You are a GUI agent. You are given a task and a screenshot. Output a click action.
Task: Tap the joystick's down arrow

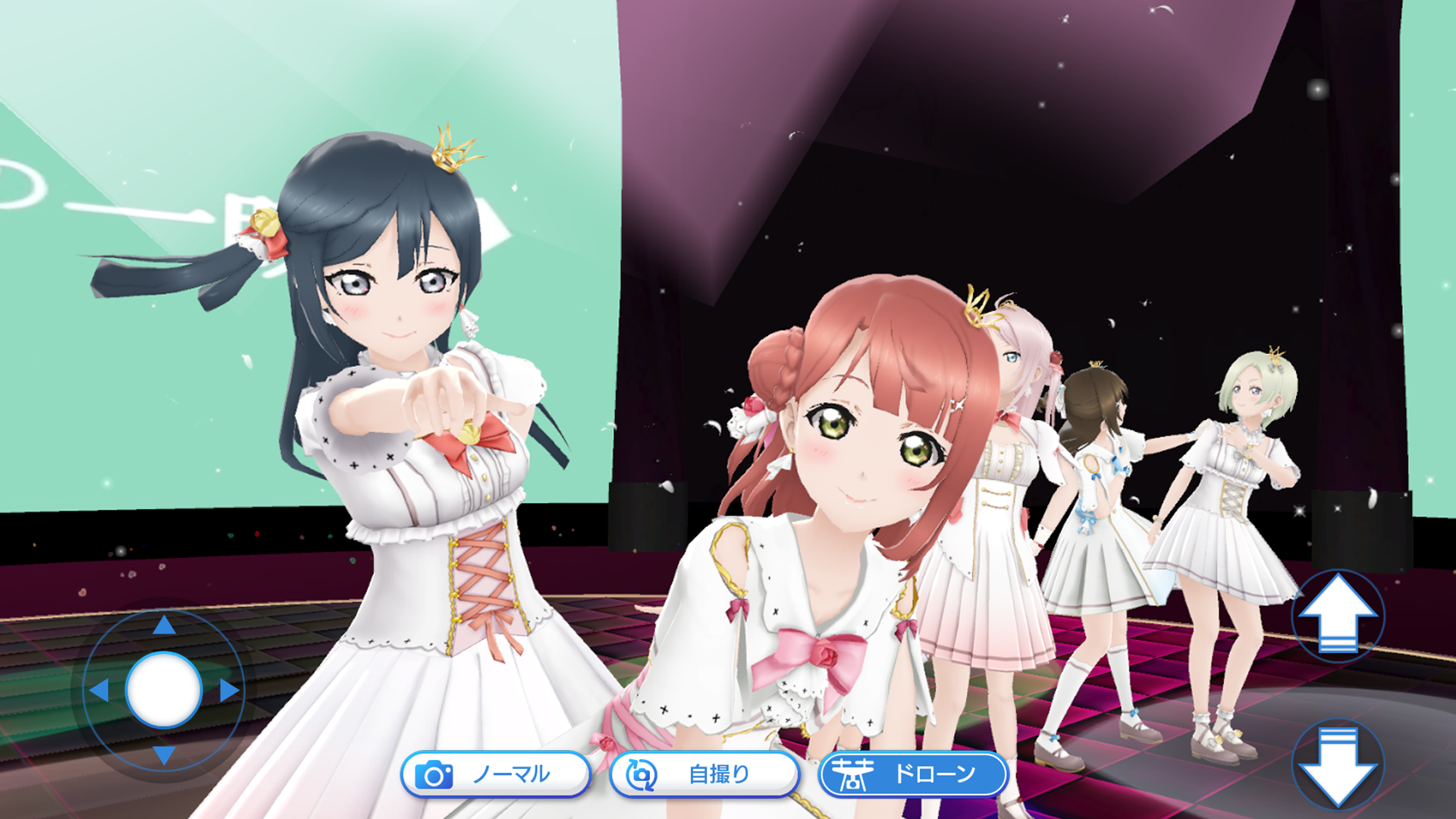[x=164, y=755]
